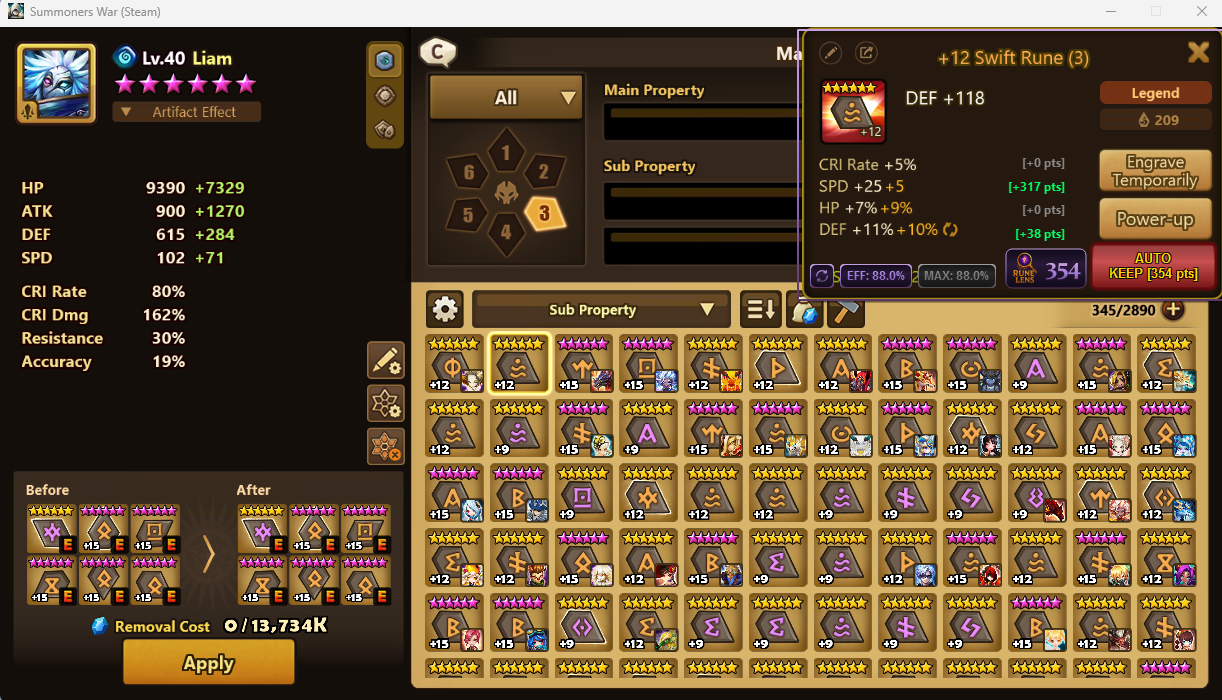
Task: Open the Sub Property sort dropdown
Action: click(x=600, y=310)
